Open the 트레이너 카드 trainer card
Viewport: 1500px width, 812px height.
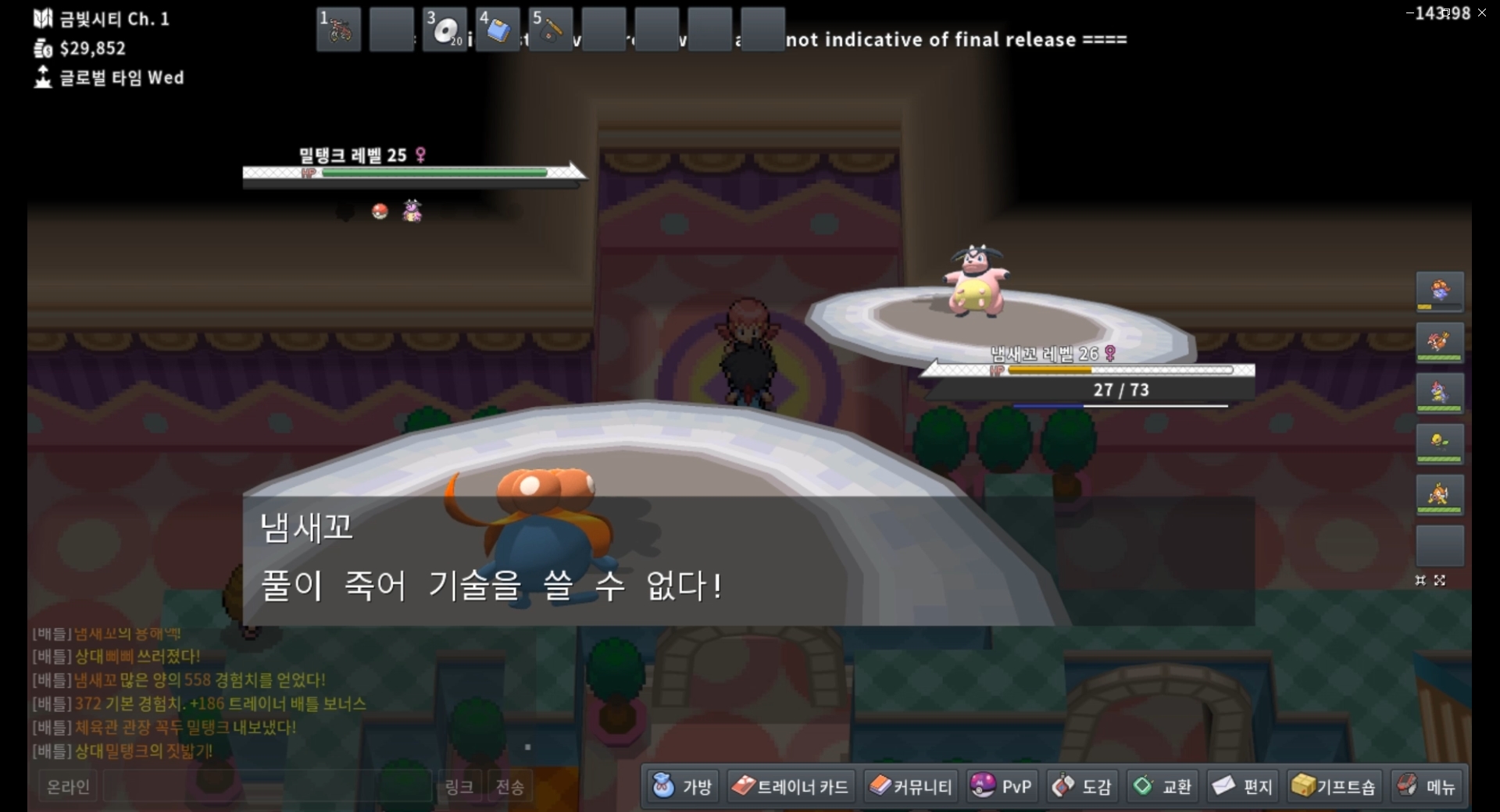pyautogui.click(x=790, y=786)
